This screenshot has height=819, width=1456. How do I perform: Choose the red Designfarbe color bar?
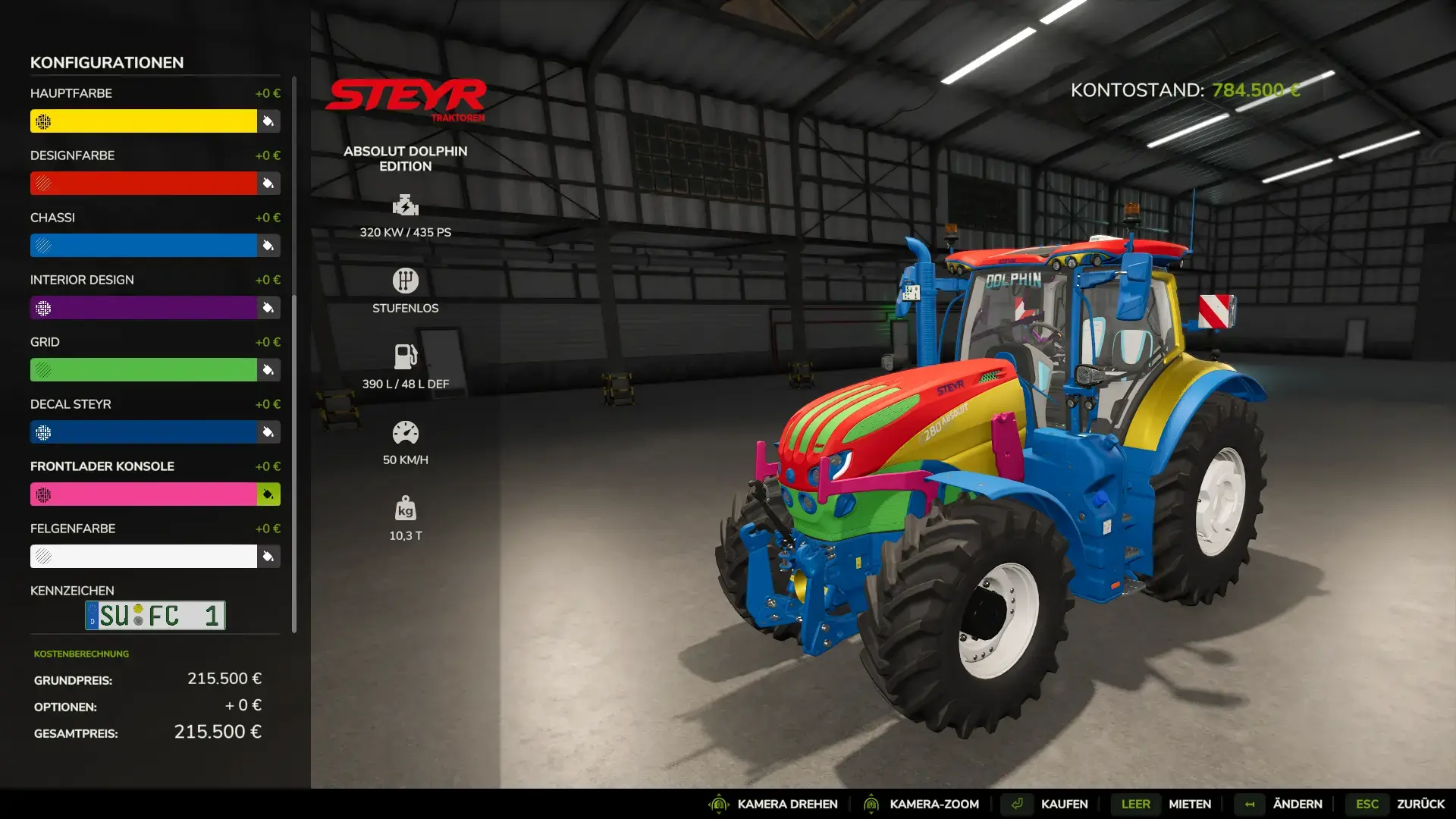click(x=143, y=184)
